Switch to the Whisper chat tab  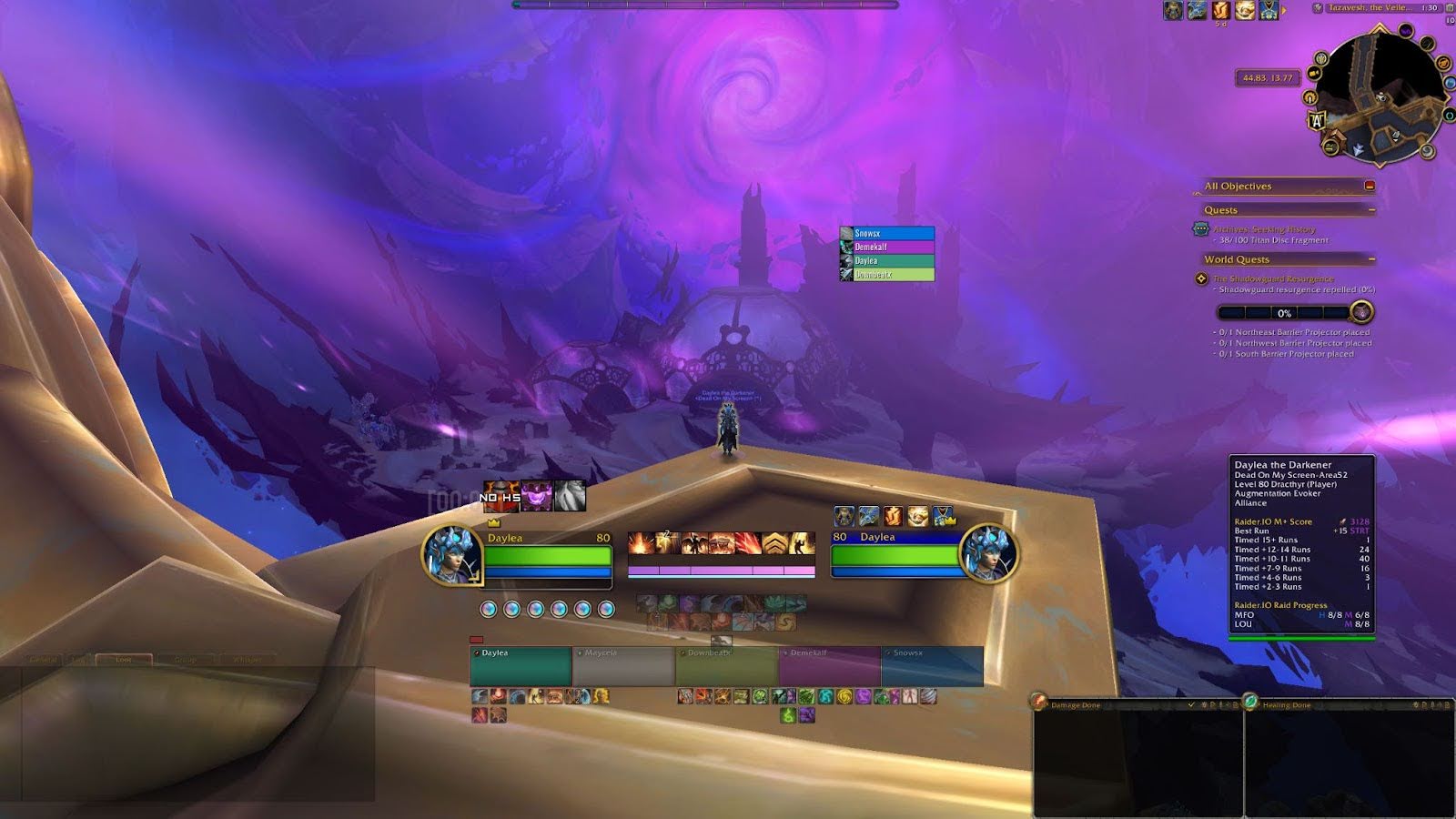tap(248, 658)
